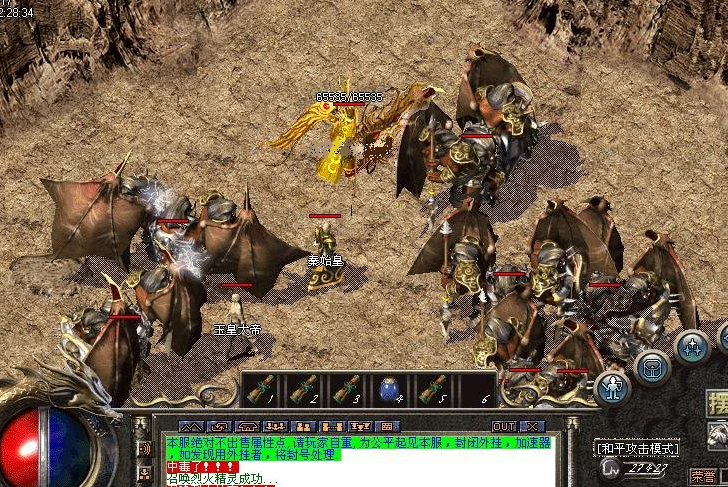Viewport: 728px width, 487px height.
Task: Open the skills panel with the sparkle icon
Action: click(692, 347)
